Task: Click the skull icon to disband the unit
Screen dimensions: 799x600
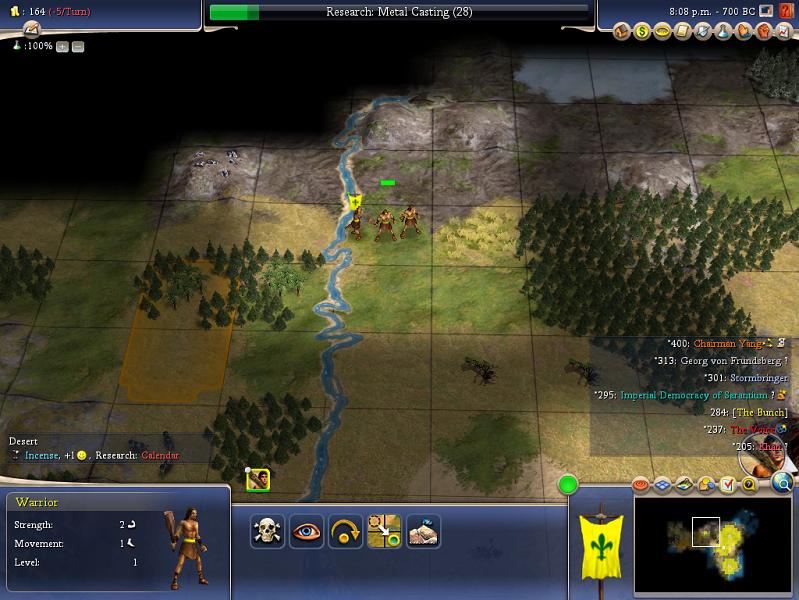Action: point(267,531)
